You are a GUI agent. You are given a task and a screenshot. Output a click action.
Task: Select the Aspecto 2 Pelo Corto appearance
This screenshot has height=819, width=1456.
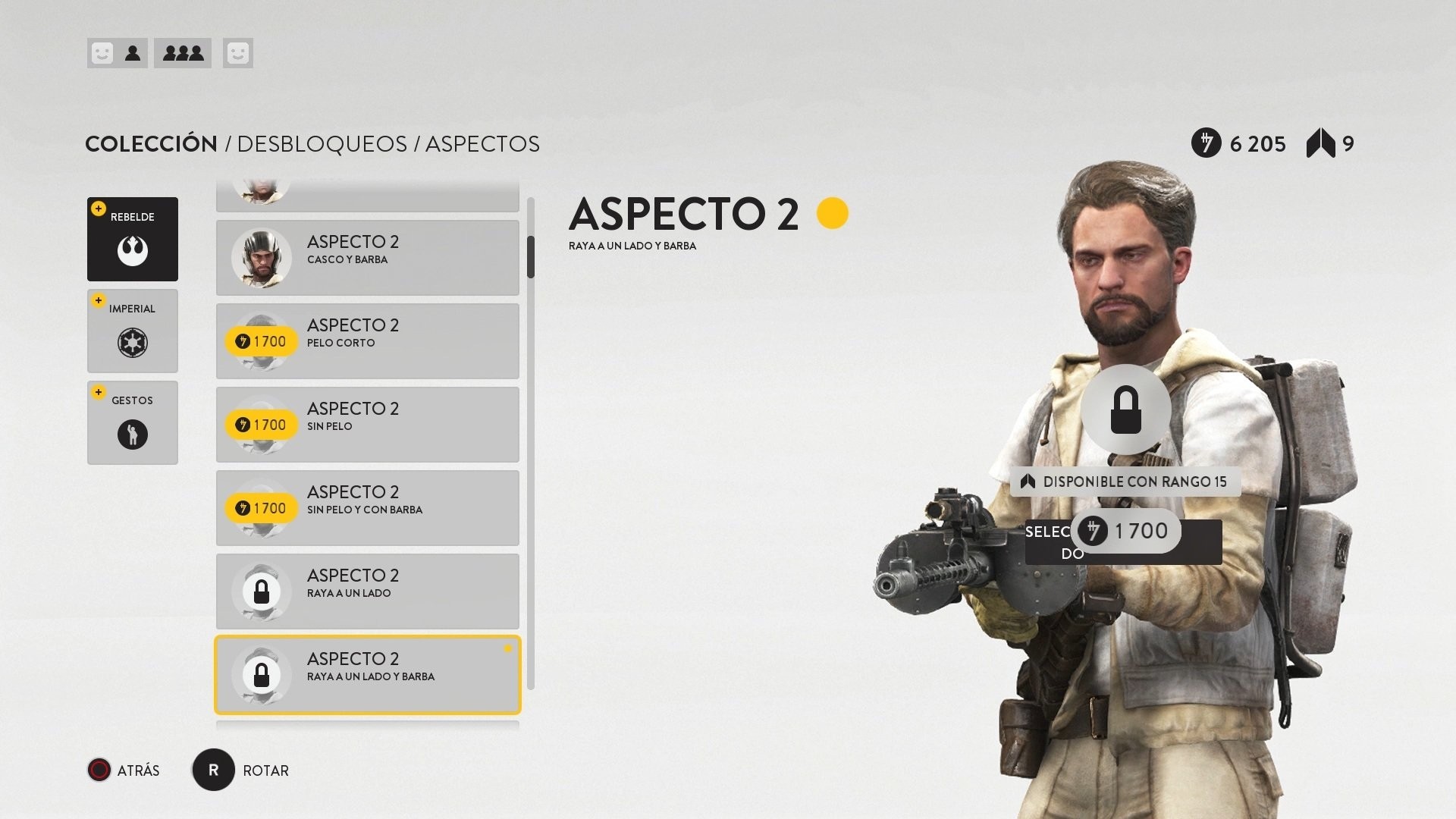tap(367, 341)
